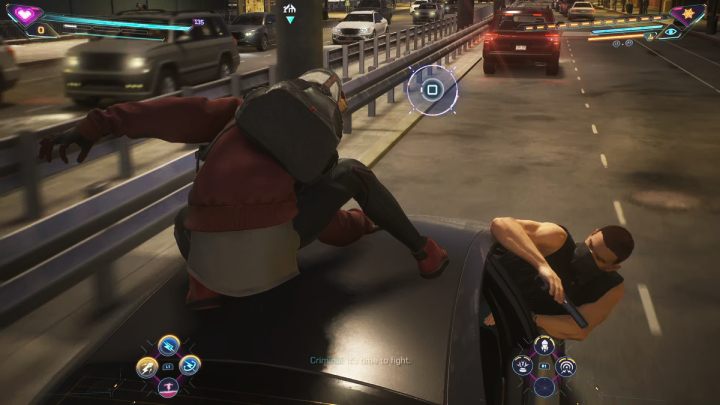Activate the signal waves gadget
Screen dimensions: 720x405
pyautogui.click(x=566, y=366)
